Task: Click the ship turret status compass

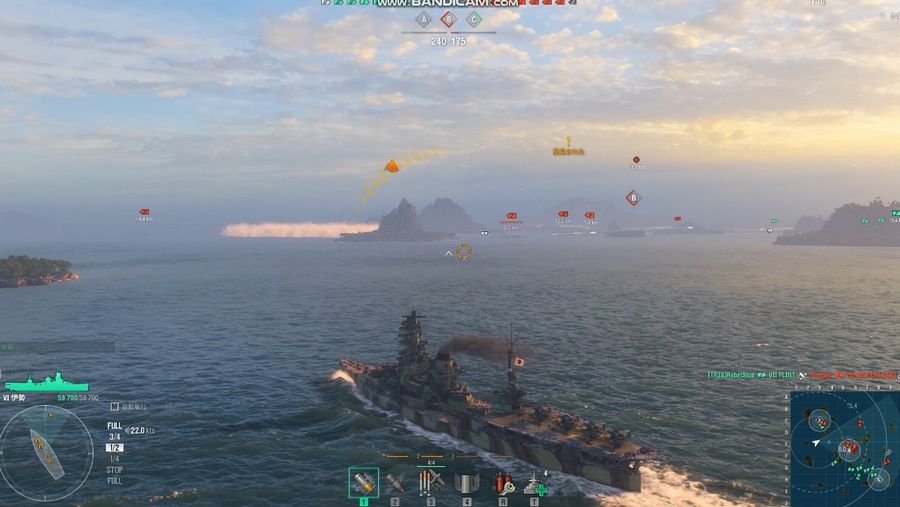Action: tap(46, 452)
